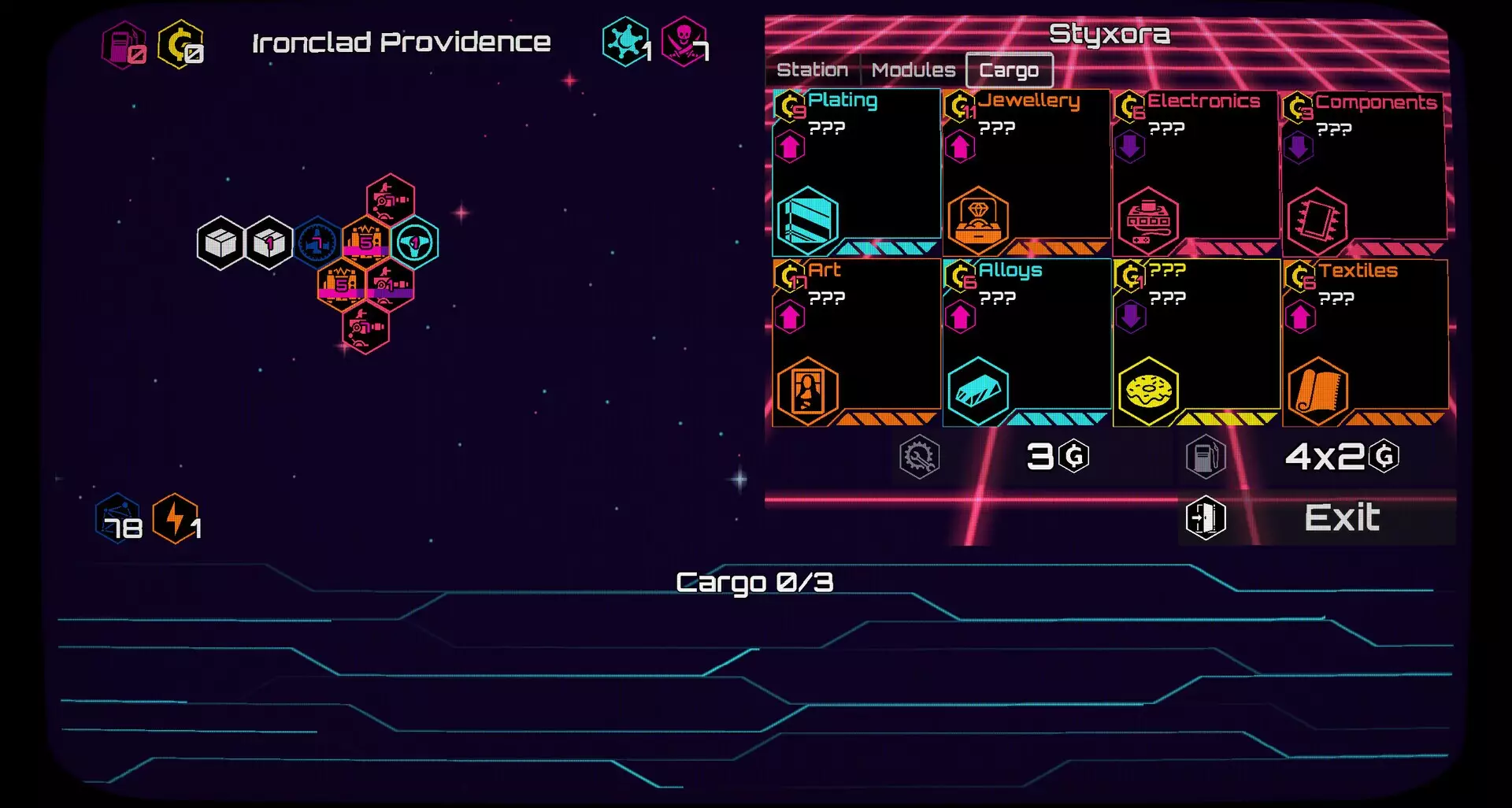Pick the Electronics cargo tile
The height and width of the screenshot is (808, 1512).
1195,172
